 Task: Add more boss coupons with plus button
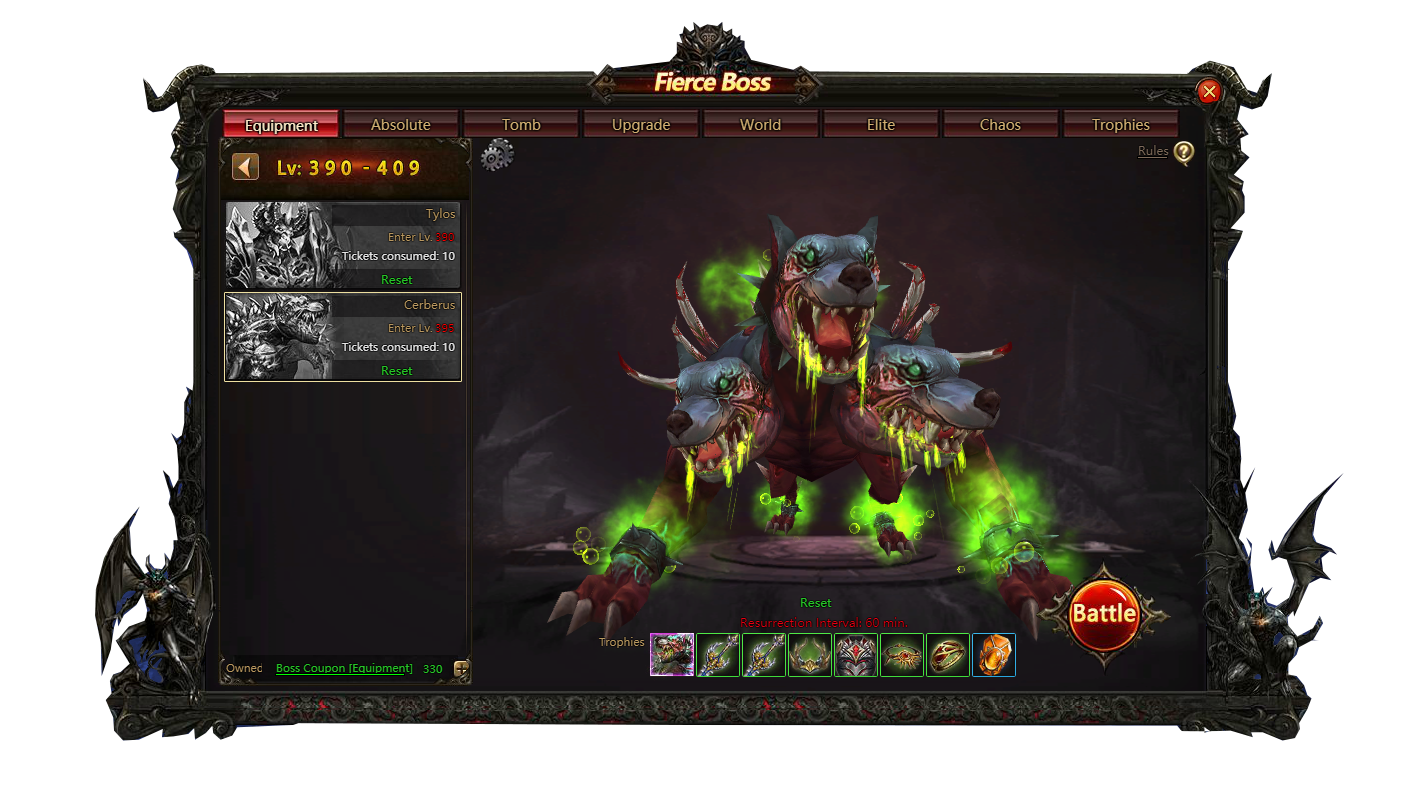coord(461,669)
